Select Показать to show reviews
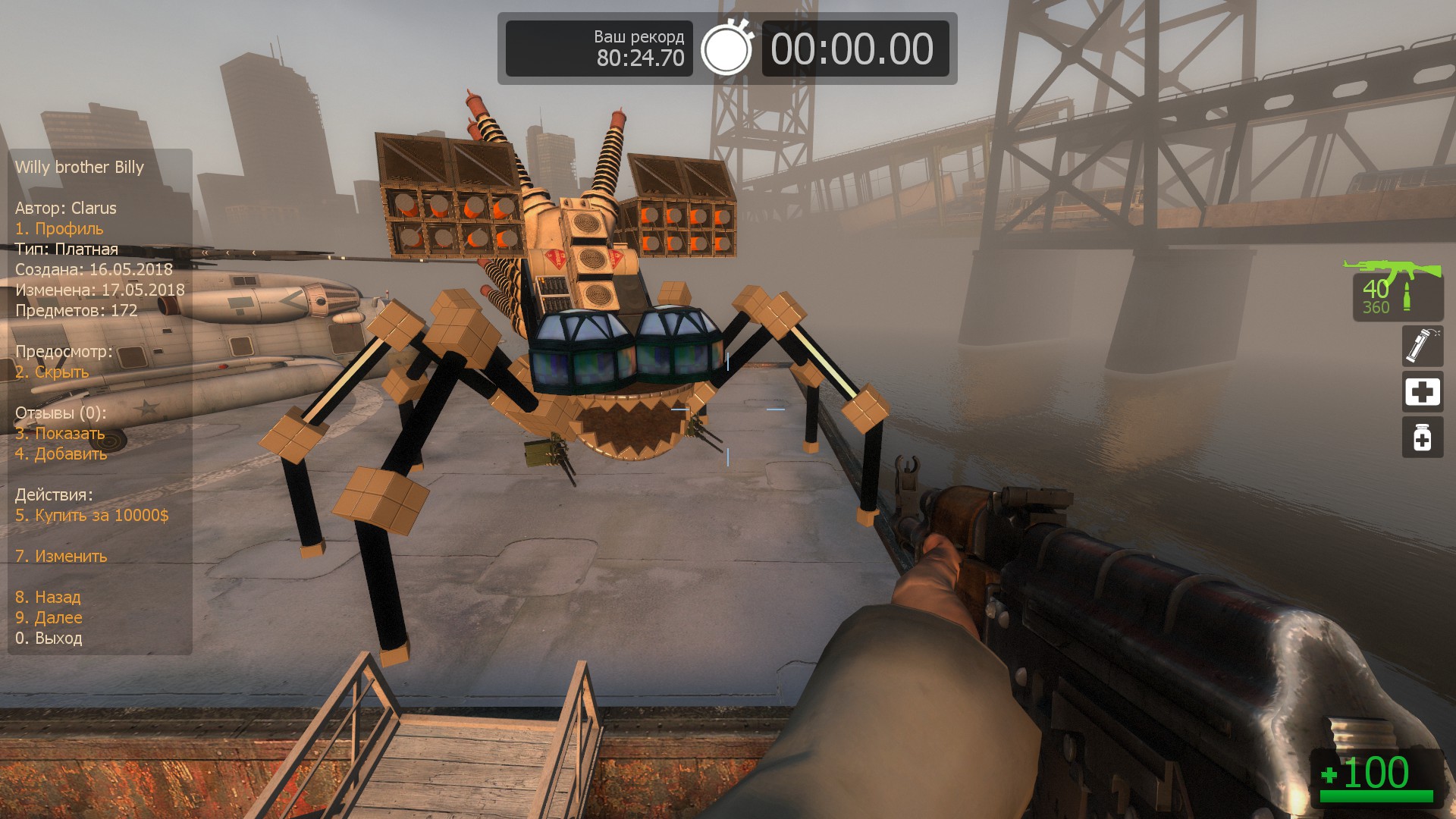Screen dimensions: 1456x819 pyautogui.click(x=60, y=433)
